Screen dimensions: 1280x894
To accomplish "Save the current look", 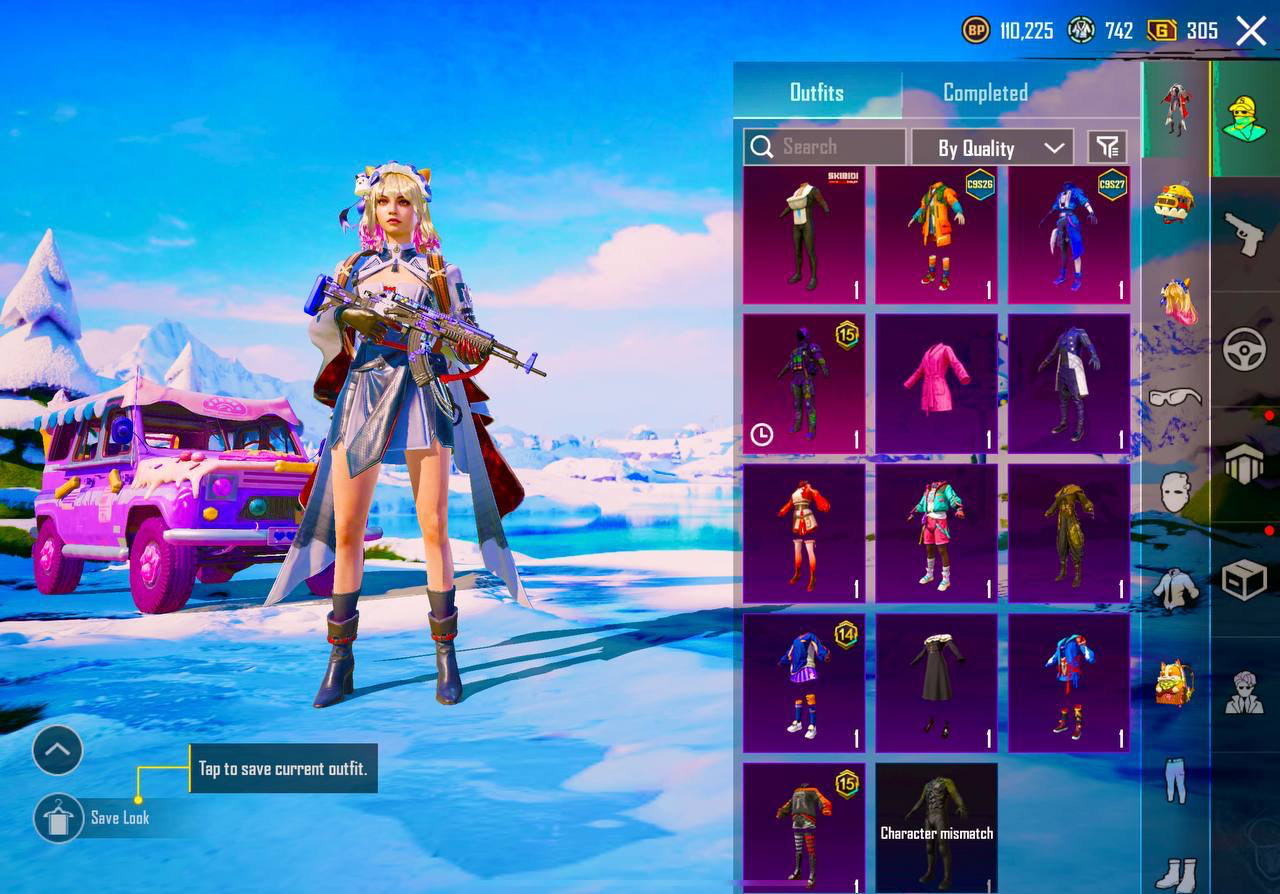I will click(59, 818).
